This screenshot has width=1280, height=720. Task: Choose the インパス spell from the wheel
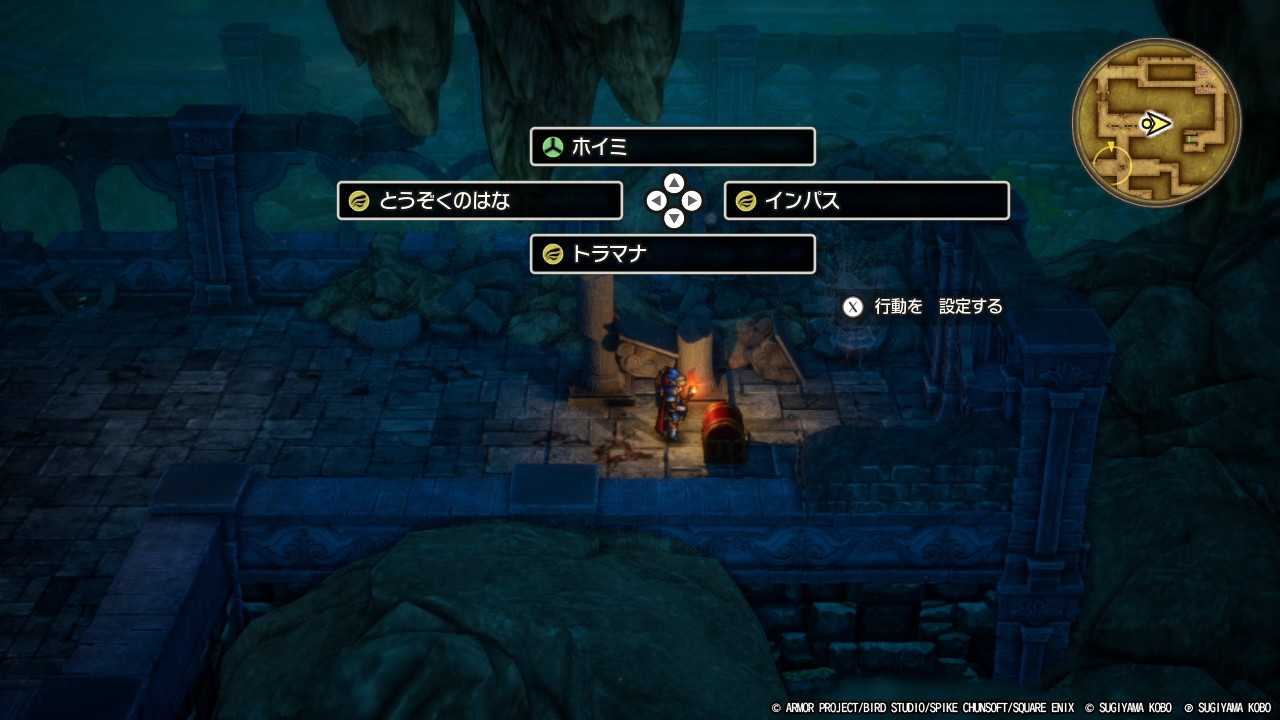click(x=866, y=200)
